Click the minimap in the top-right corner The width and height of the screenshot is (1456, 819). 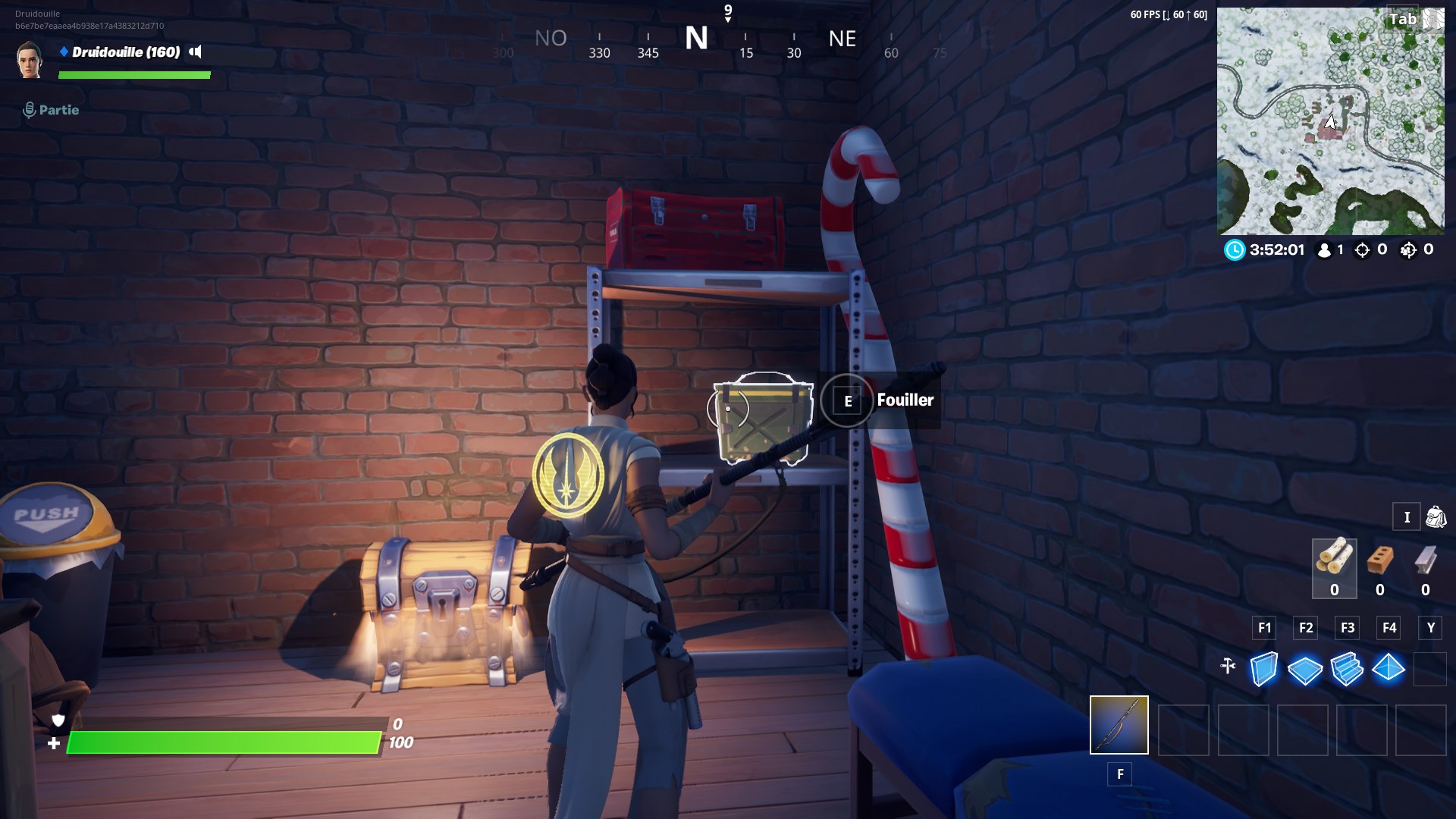click(1331, 121)
